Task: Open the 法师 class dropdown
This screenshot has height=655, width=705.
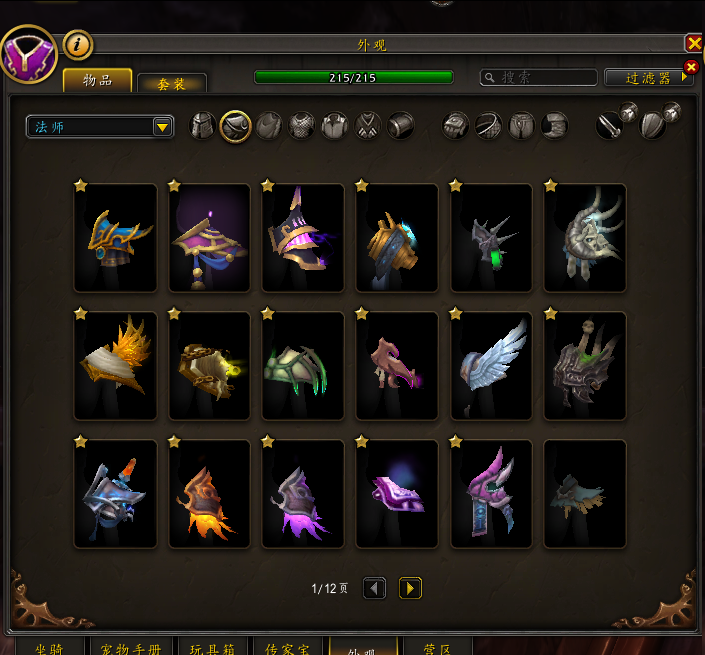Action: click(x=100, y=127)
